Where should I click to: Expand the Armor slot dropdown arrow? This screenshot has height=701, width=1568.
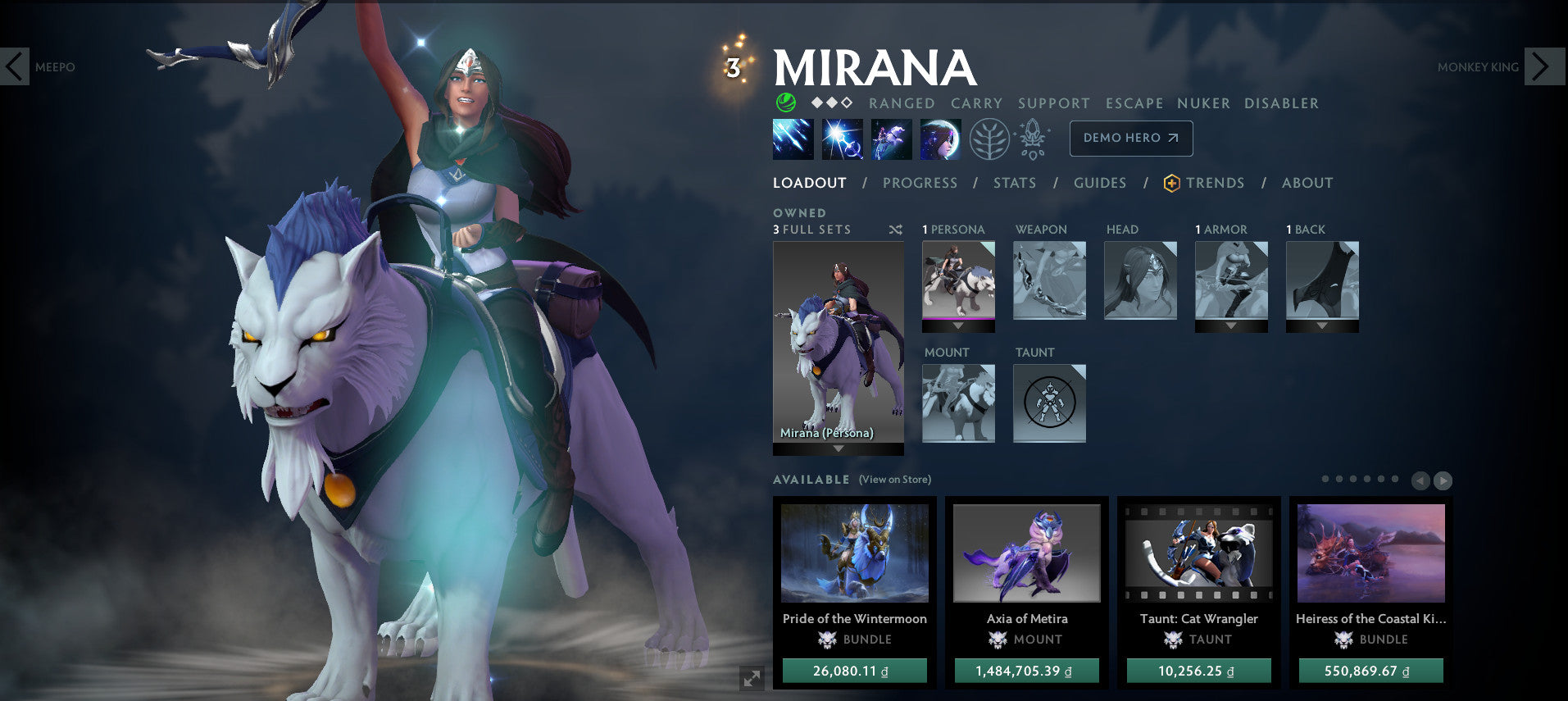pos(1230,327)
